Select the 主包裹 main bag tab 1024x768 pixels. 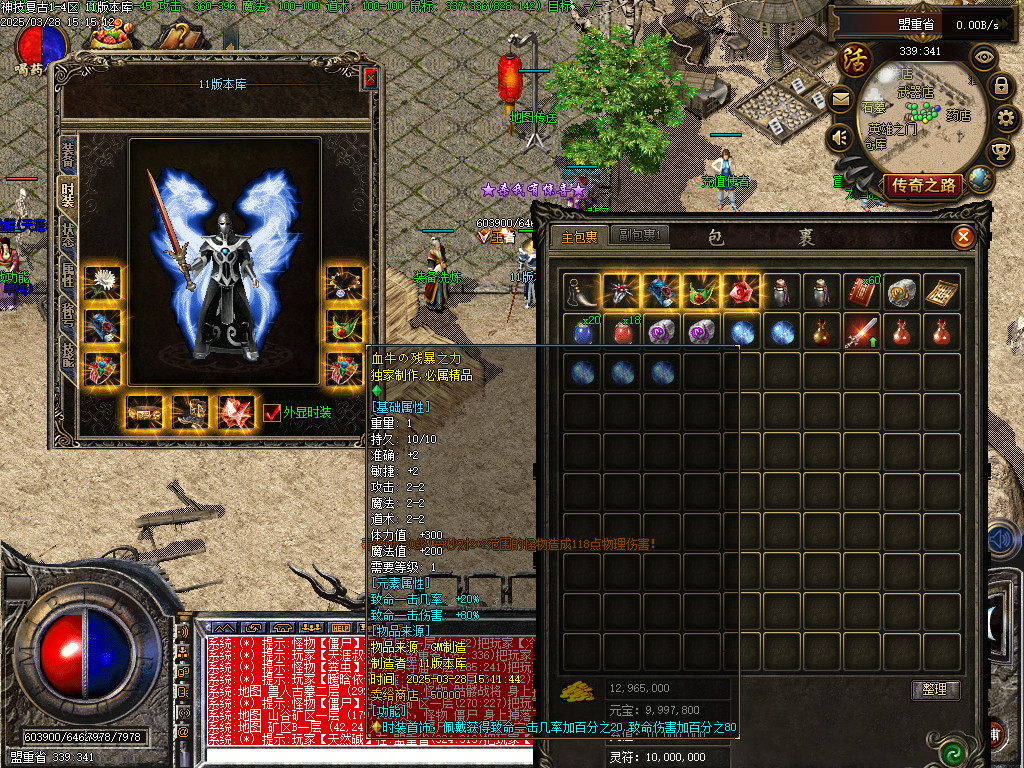coord(579,237)
